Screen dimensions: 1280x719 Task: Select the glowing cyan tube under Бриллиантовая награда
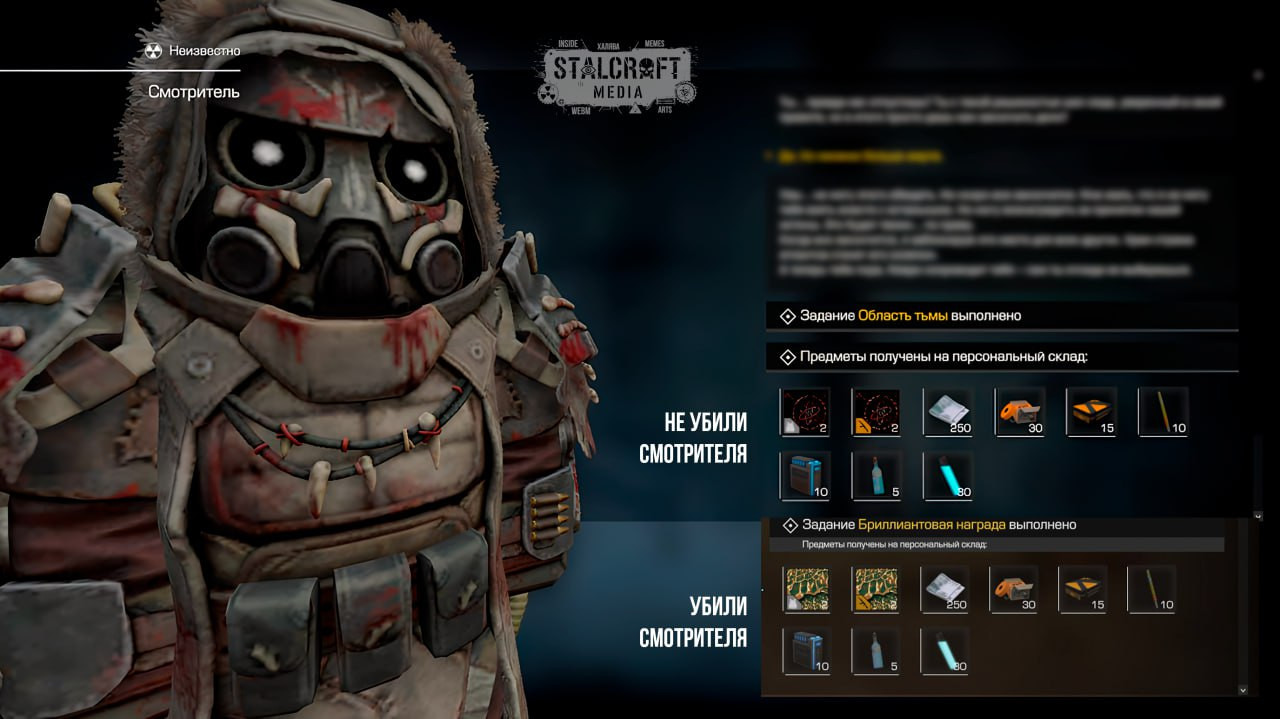pos(945,650)
